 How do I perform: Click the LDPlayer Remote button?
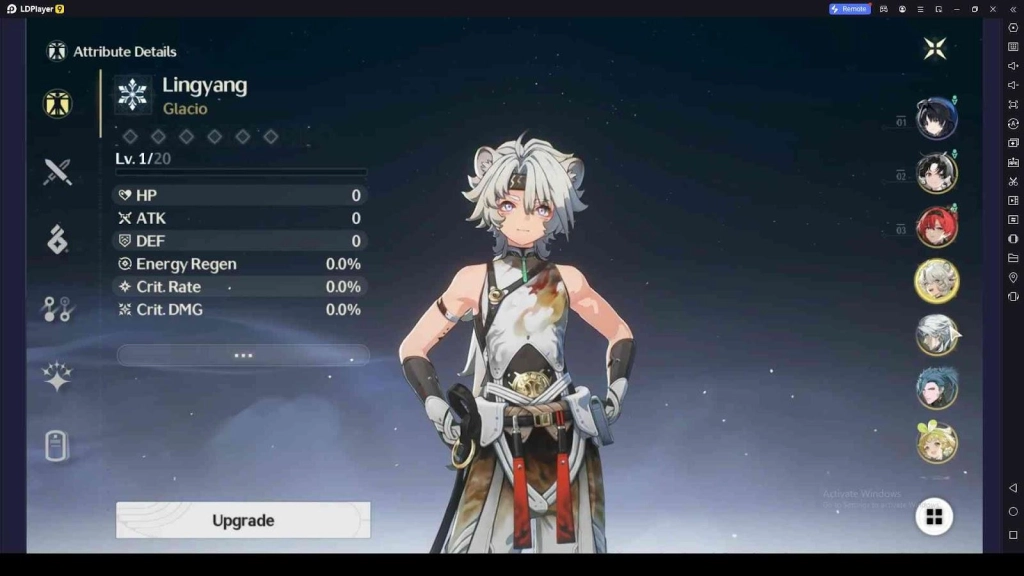point(848,9)
